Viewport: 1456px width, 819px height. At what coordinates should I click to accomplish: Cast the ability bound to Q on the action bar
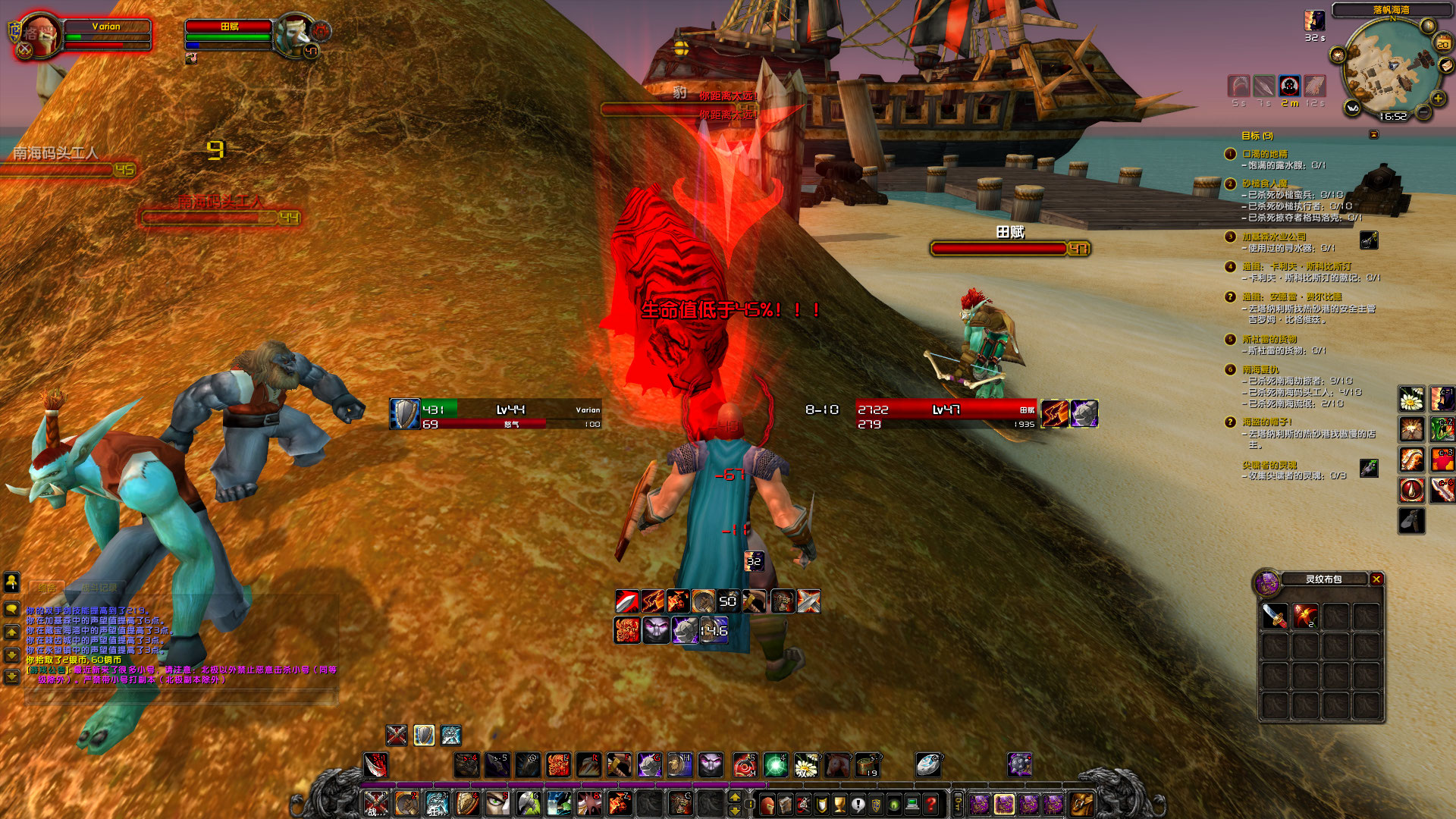529,764
